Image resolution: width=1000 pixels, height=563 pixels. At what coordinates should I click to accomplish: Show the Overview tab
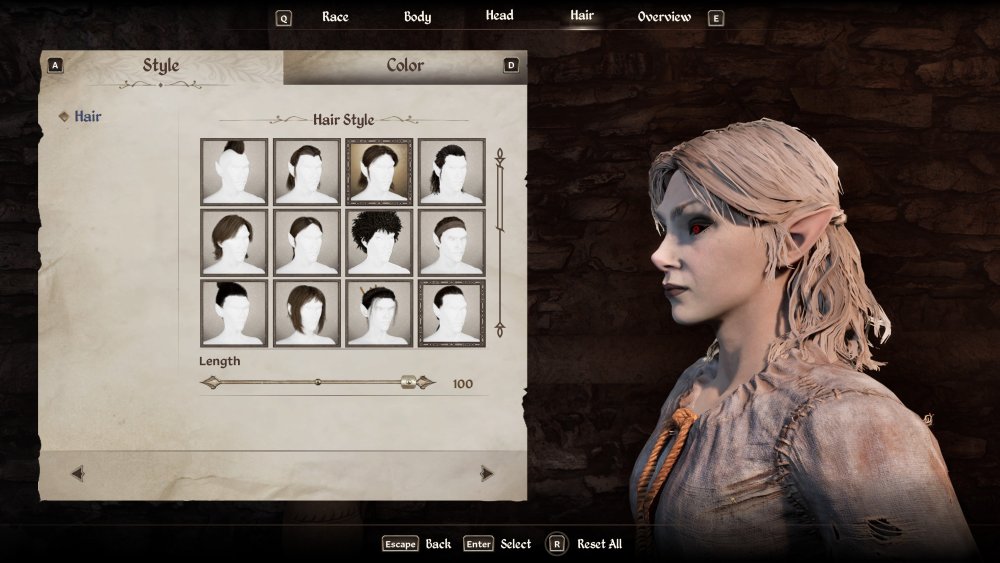tap(664, 17)
